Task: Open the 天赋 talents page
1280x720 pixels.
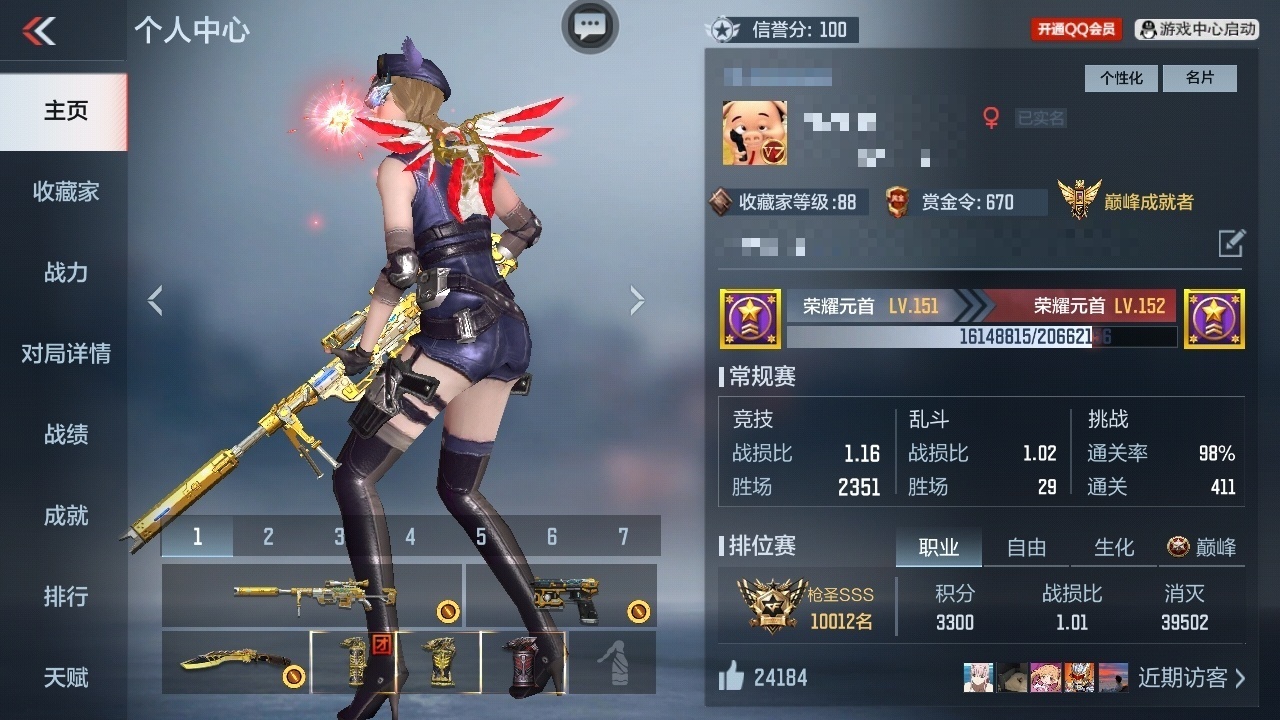Action: (x=65, y=677)
